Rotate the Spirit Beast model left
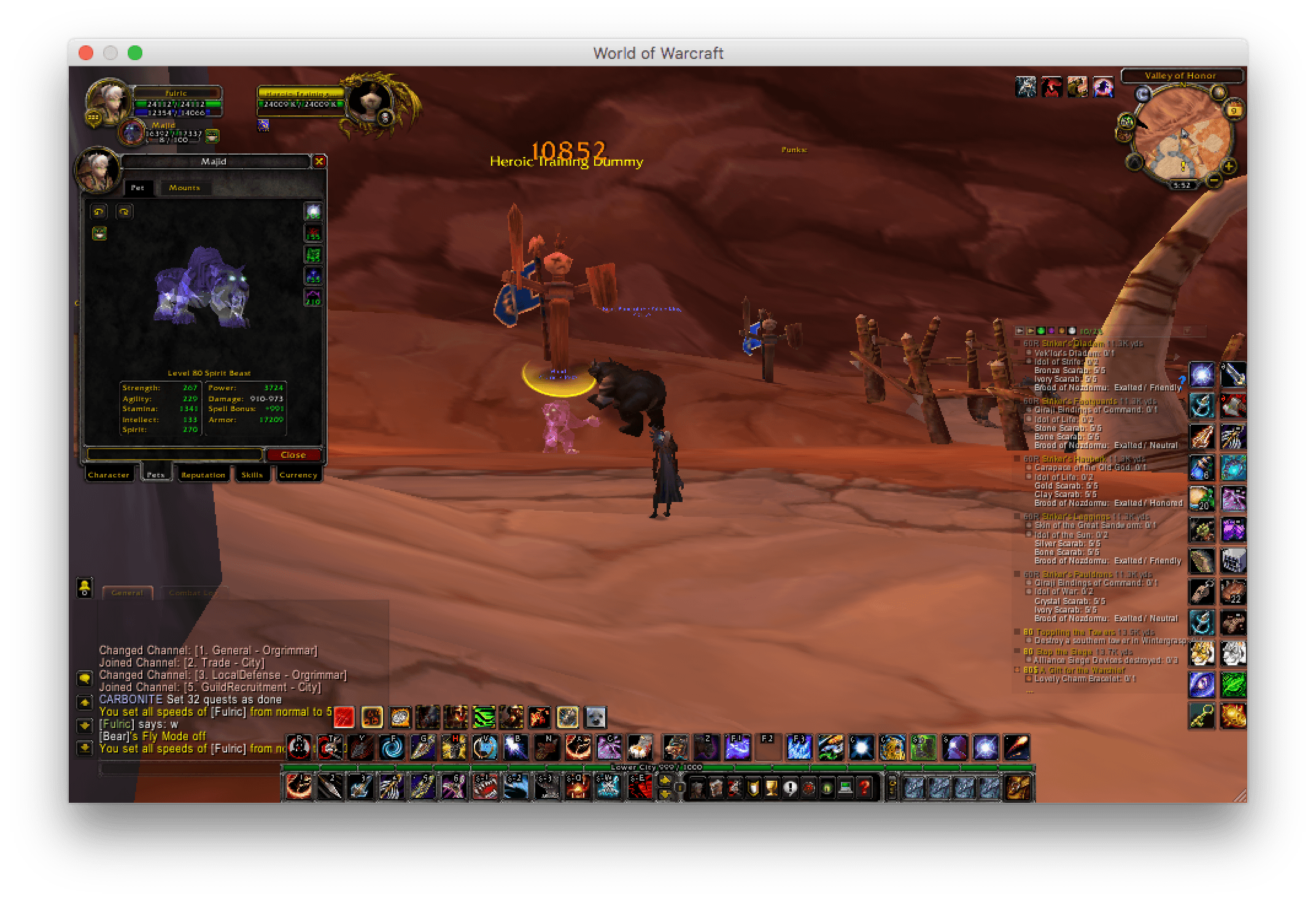 (x=99, y=212)
